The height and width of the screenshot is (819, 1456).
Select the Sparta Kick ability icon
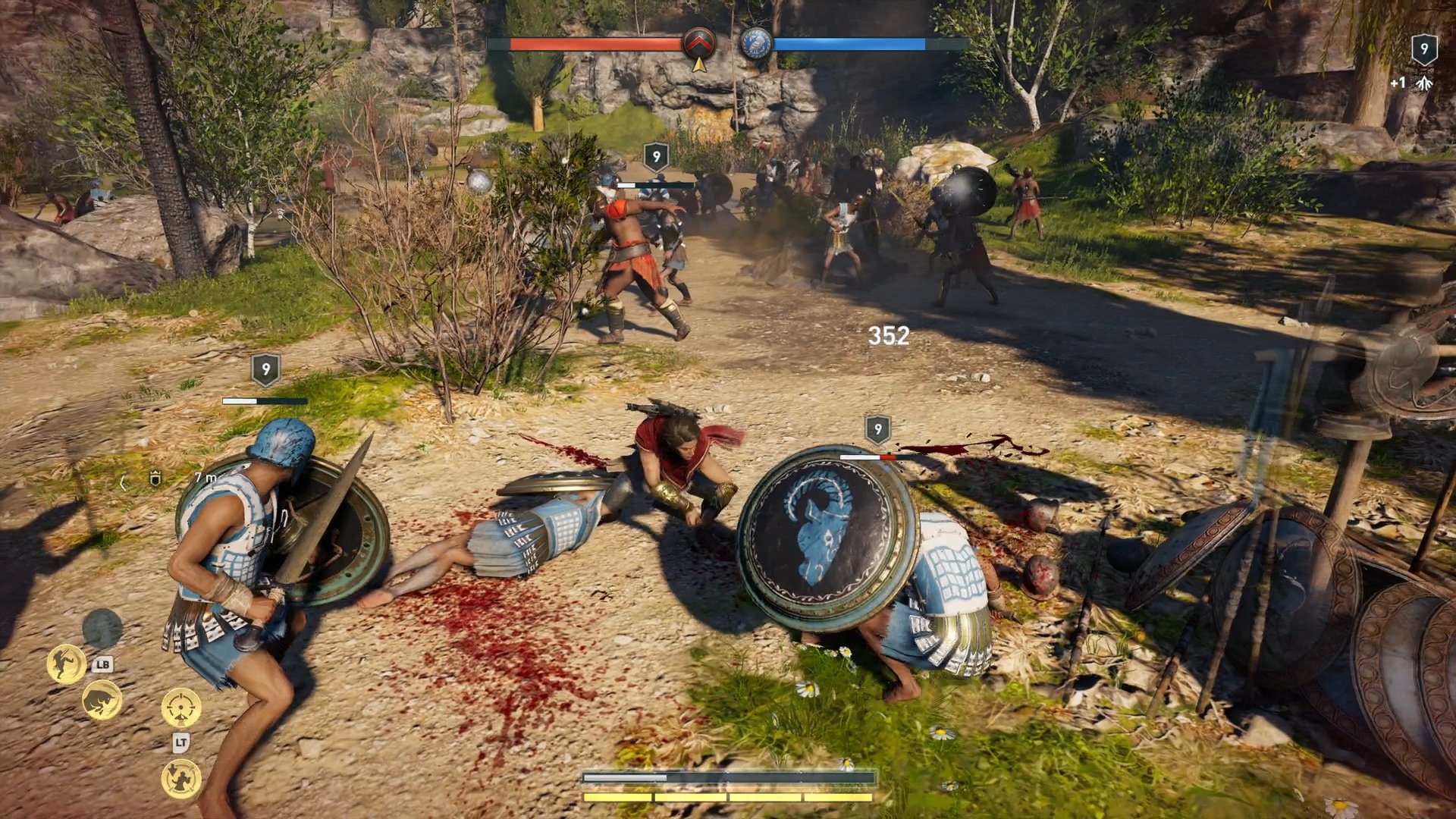[67, 664]
